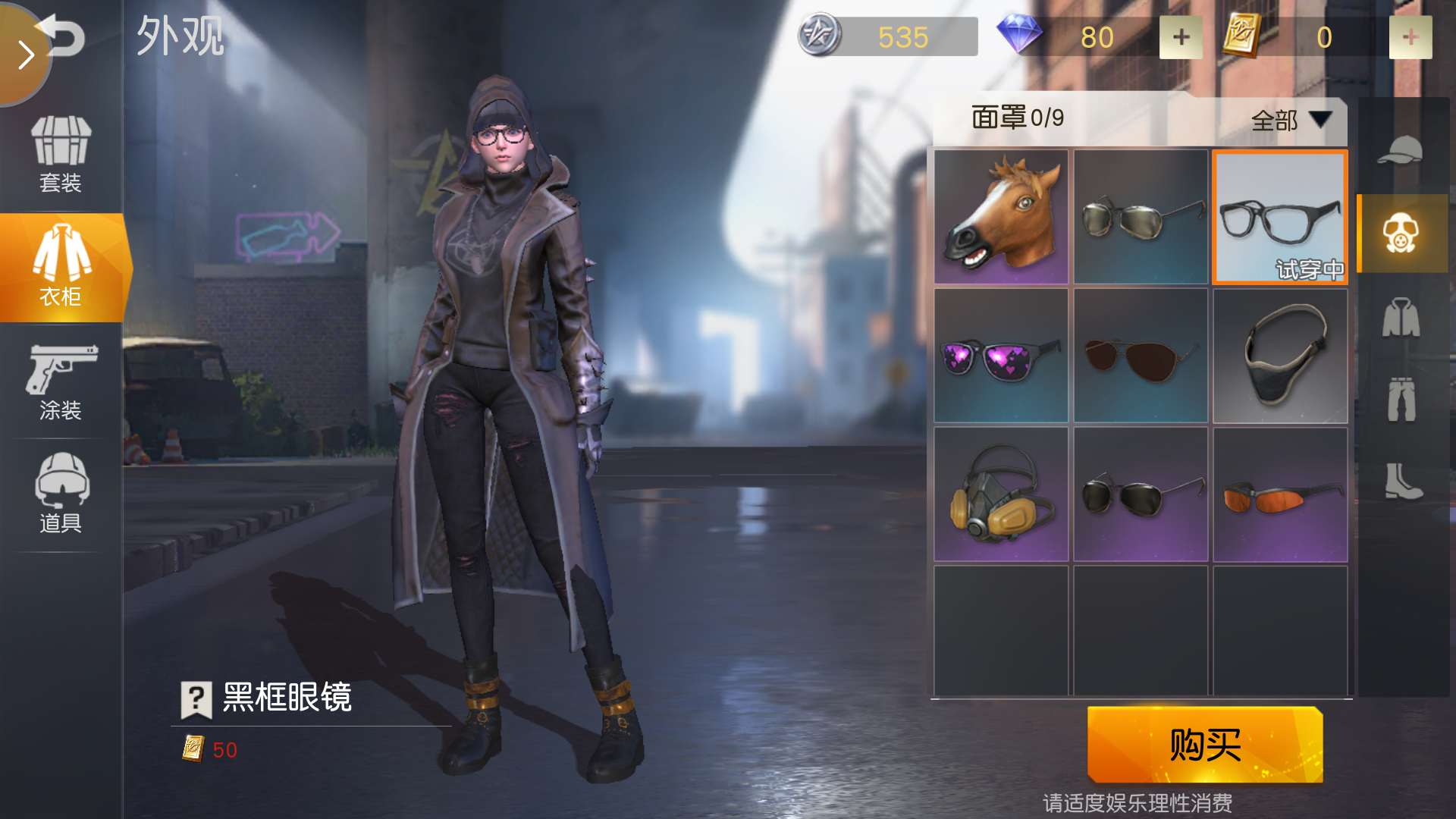The height and width of the screenshot is (819, 1456).
Task: Open the 涂装 weapon skins tab
Action: tap(61, 381)
